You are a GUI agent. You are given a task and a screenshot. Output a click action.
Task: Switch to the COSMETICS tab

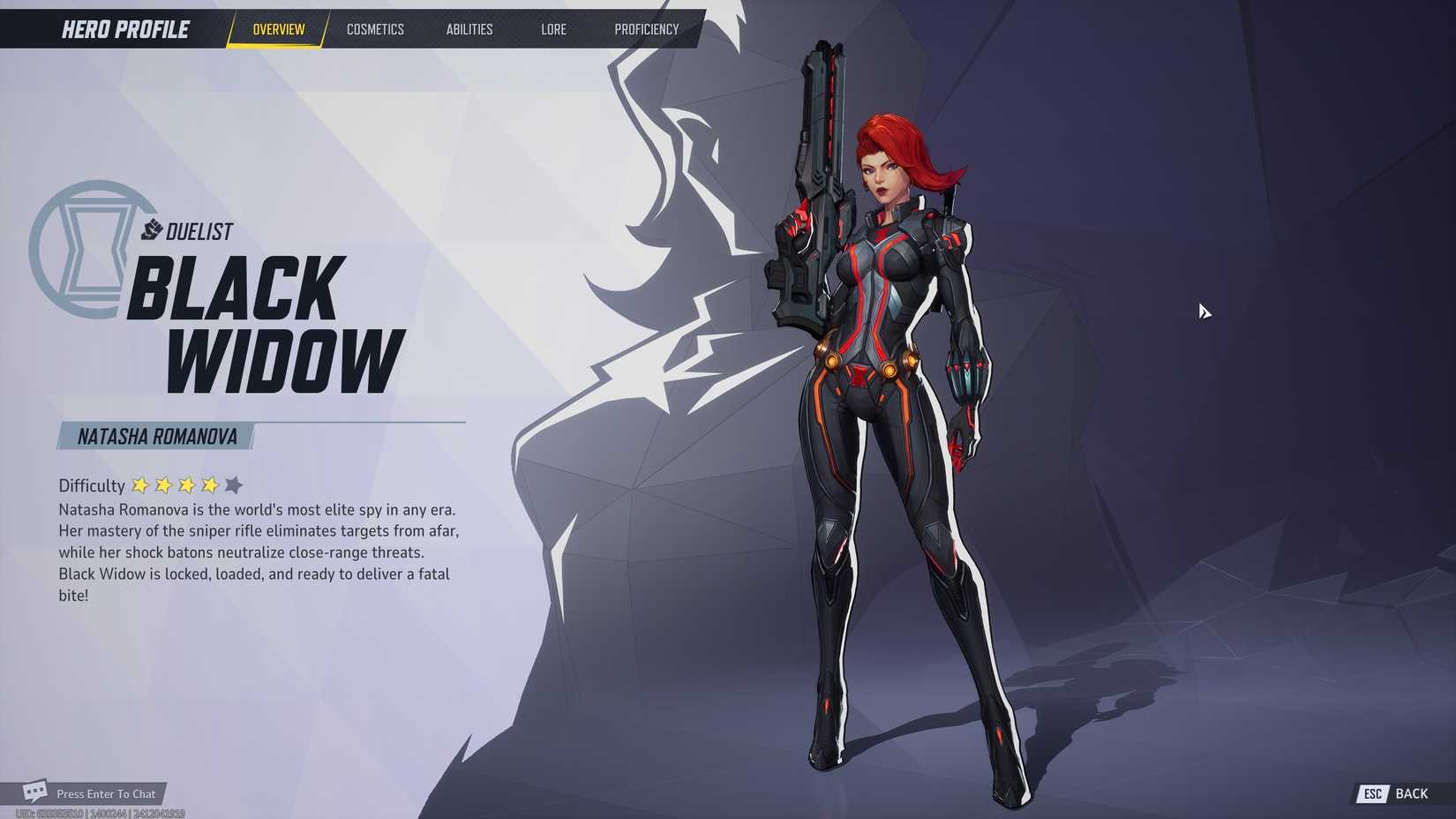(x=375, y=29)
